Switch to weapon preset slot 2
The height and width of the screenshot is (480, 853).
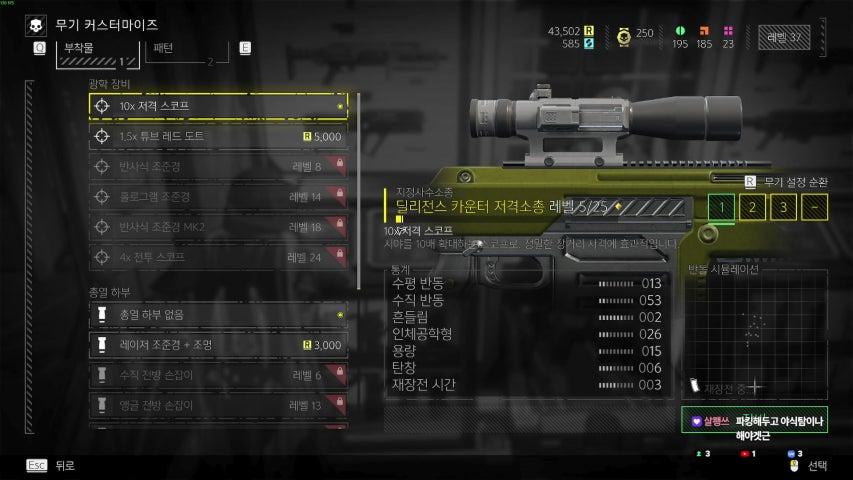[754, 208]
